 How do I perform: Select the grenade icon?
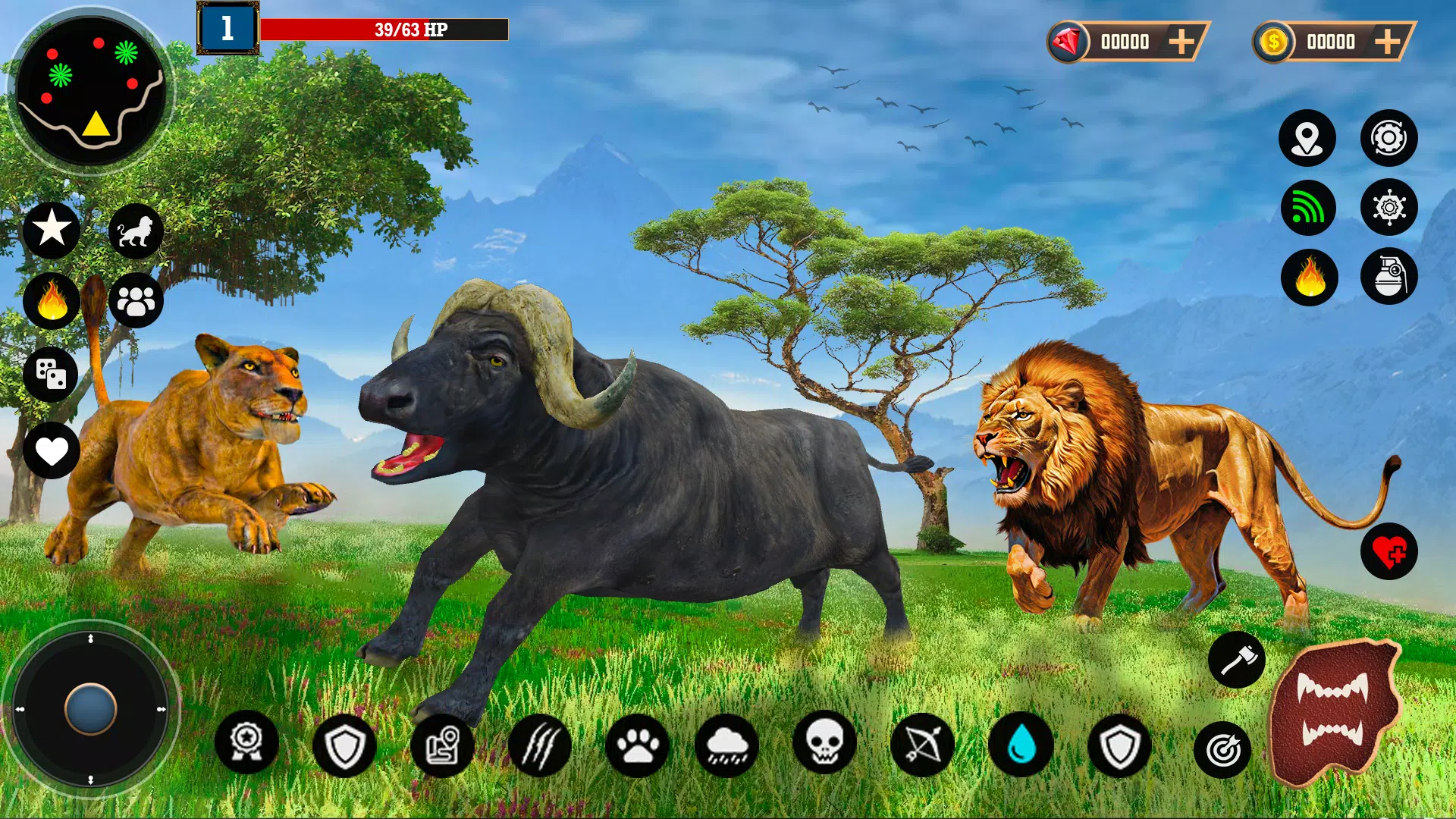(x=1389, y=277)
